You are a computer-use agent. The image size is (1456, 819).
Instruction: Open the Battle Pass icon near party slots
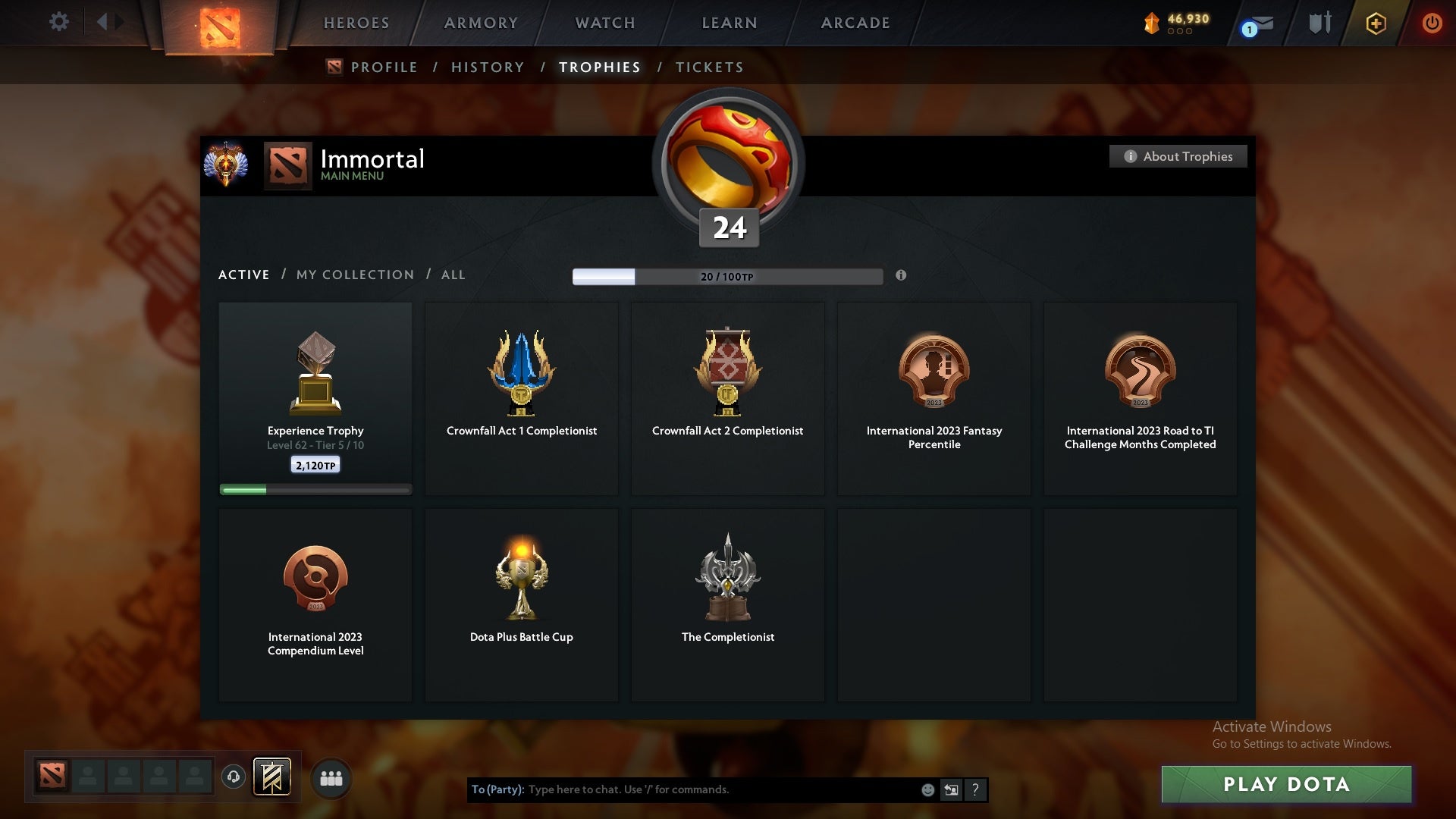(x=273, y=777)
